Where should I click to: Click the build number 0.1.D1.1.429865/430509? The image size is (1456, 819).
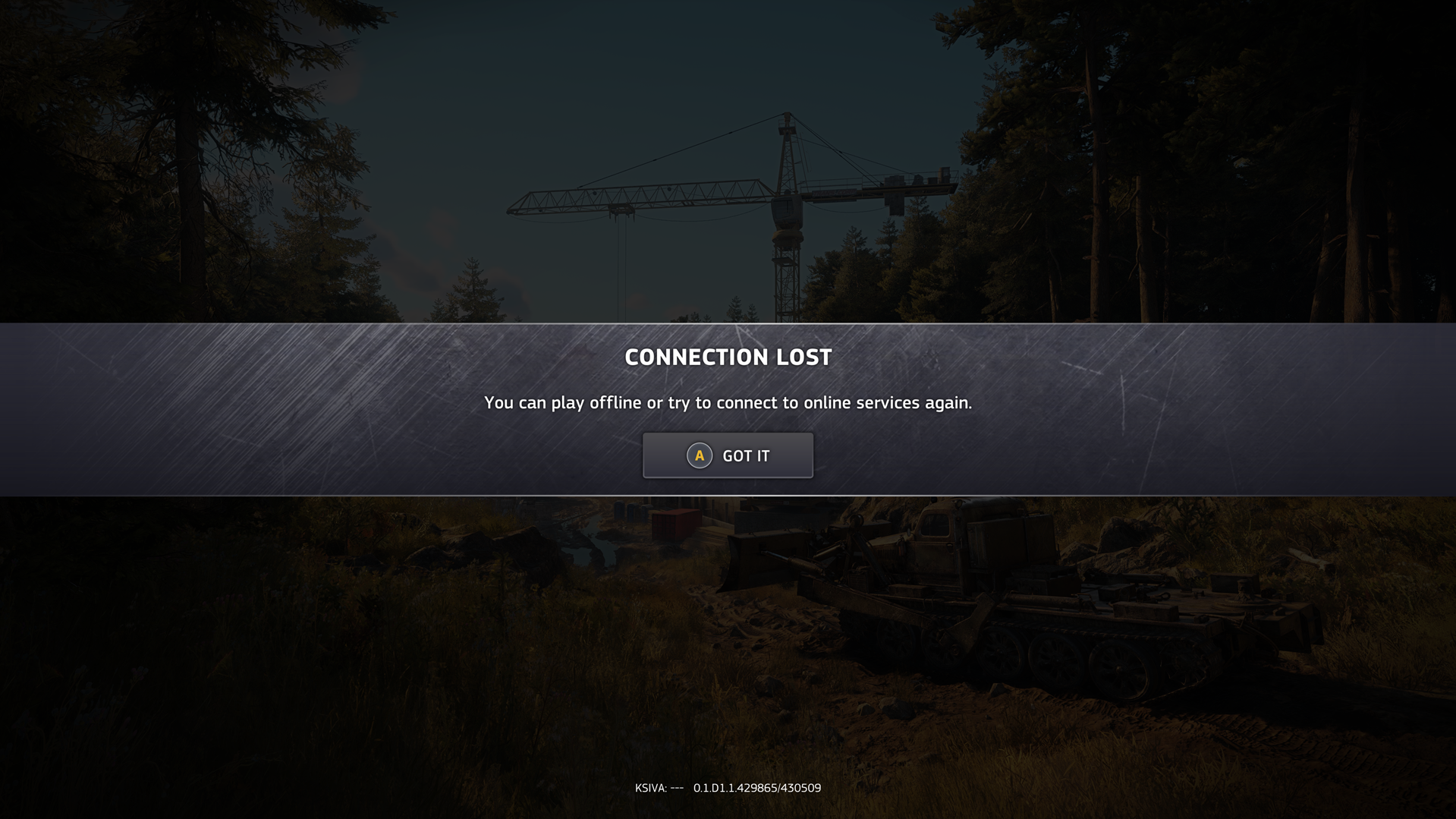click(757, 788)
